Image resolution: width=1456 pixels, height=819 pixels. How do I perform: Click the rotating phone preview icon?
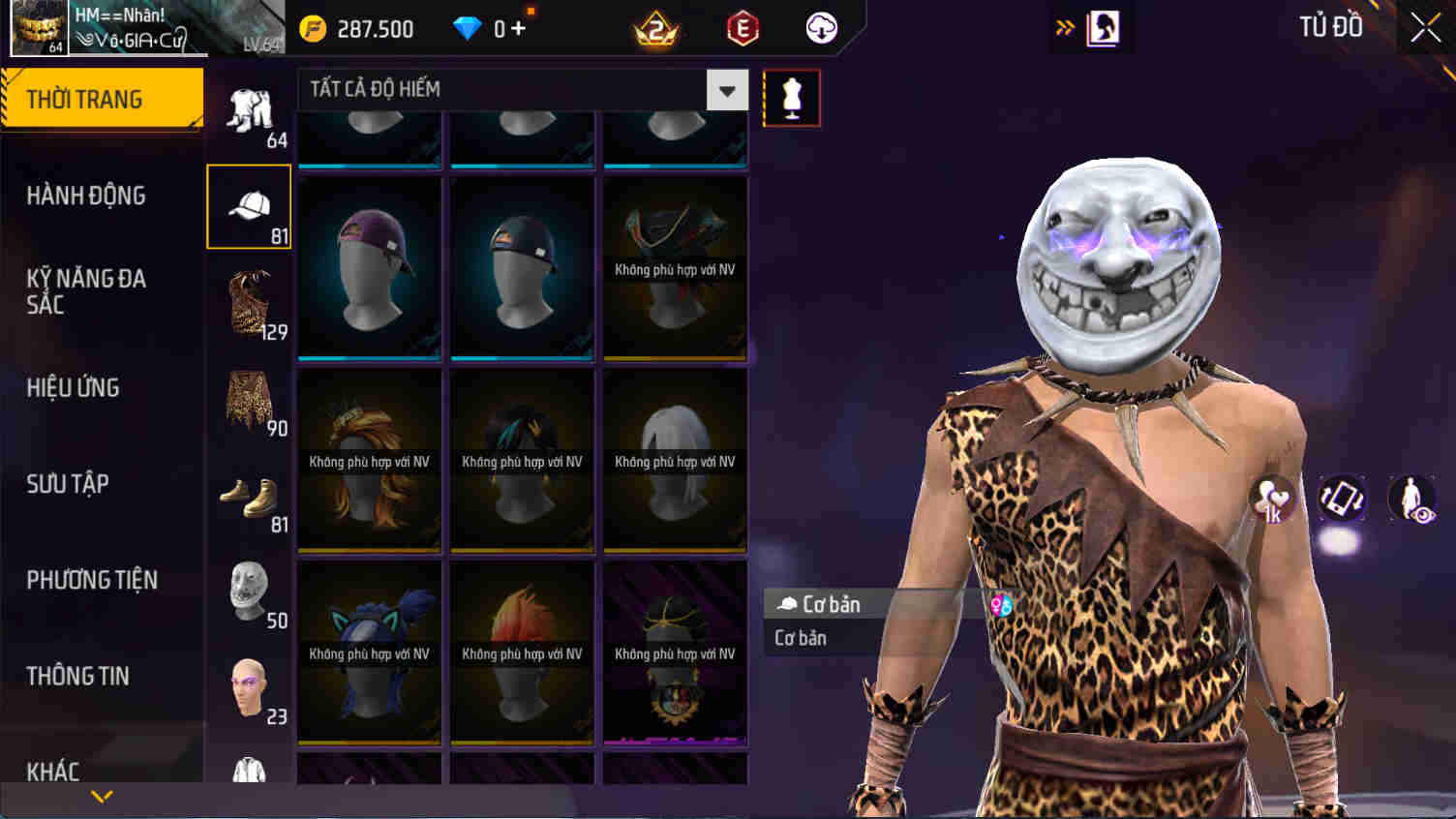(x=1342, y=500)
